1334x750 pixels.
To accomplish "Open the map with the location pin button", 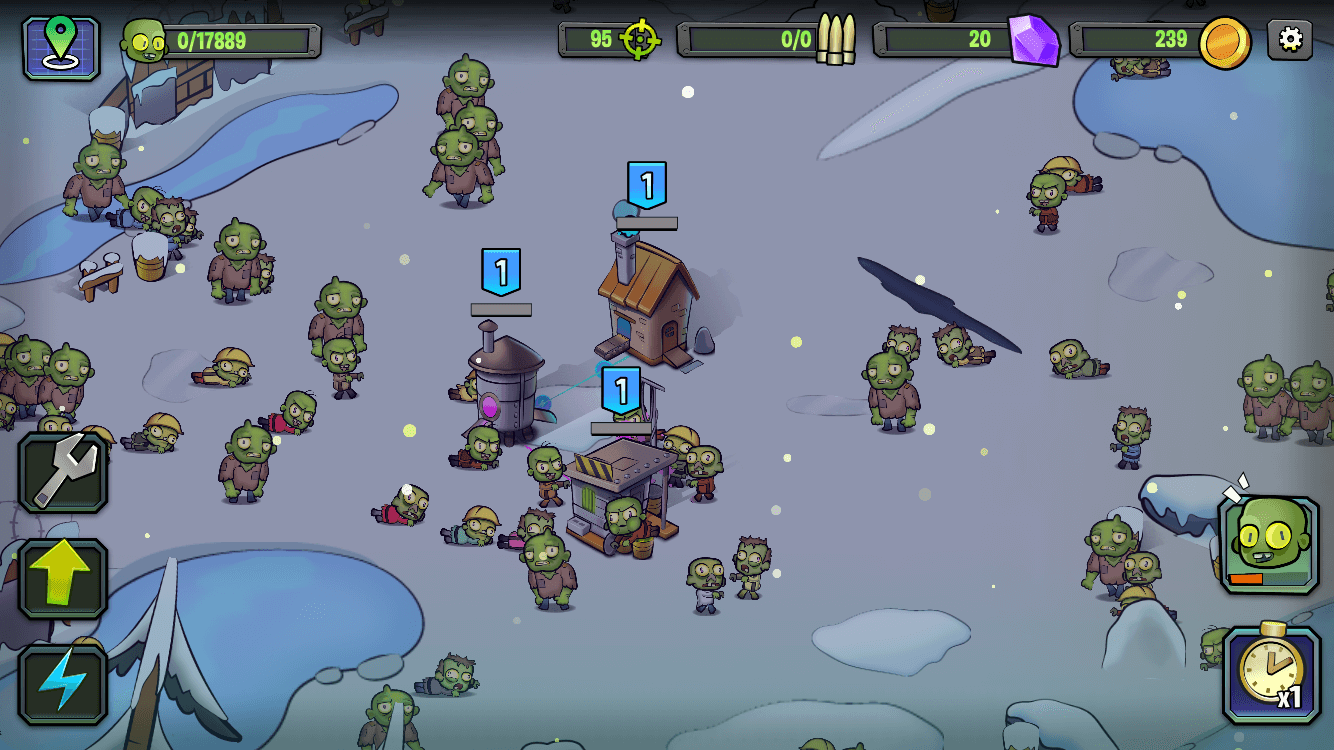I will point(61,47).
